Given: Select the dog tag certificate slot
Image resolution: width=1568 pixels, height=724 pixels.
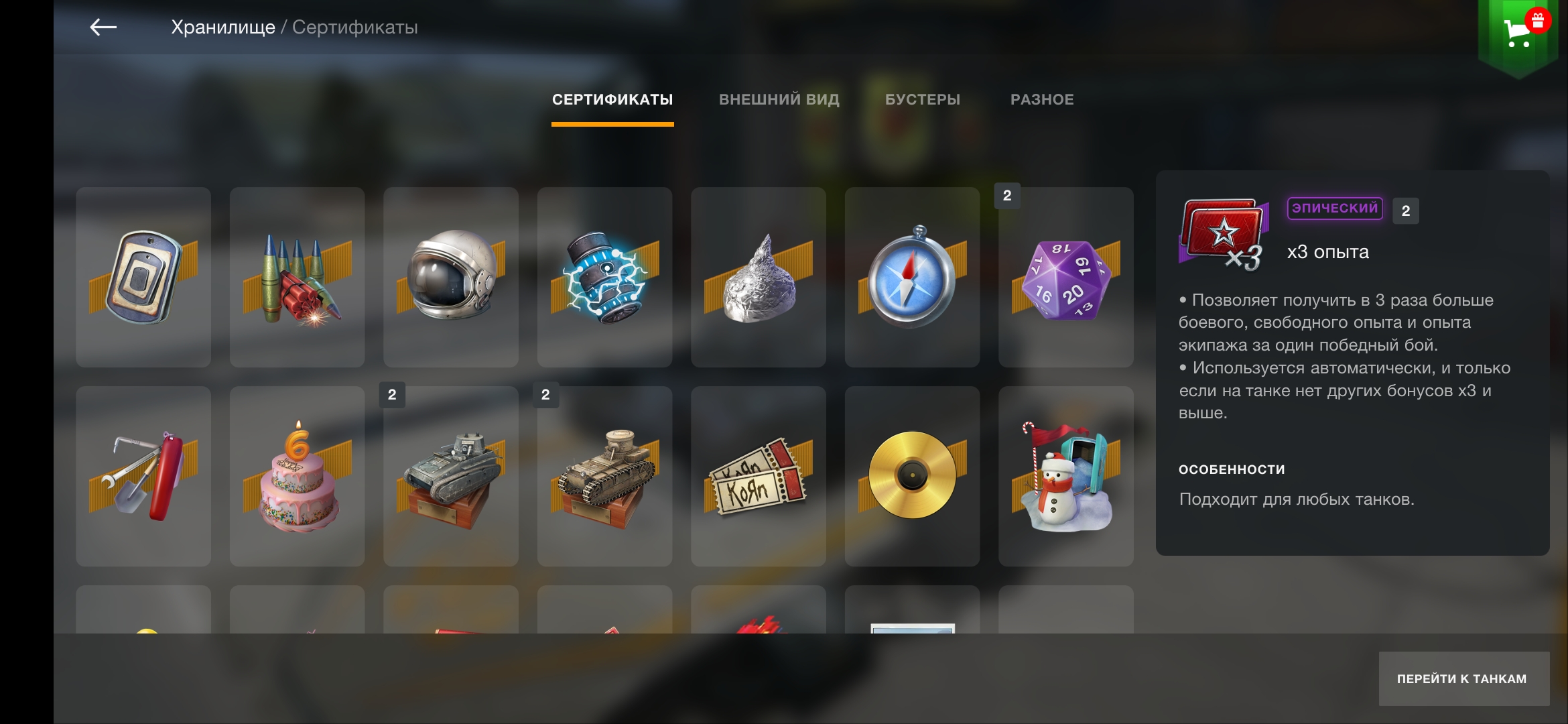Looking at the screenshot, I should 143,277.
